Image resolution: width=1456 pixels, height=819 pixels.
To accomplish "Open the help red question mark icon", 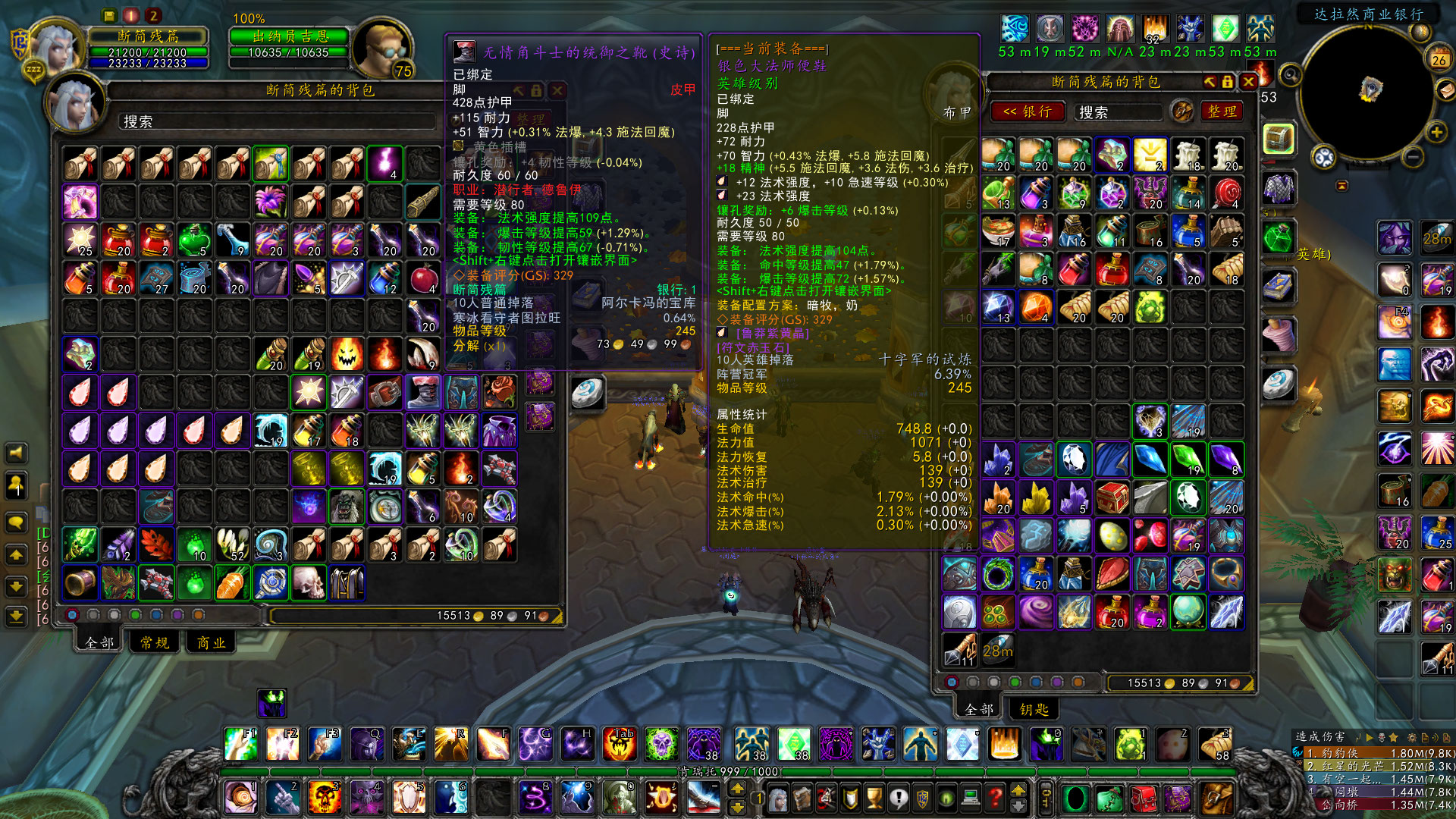I will (x=995, y=799).
